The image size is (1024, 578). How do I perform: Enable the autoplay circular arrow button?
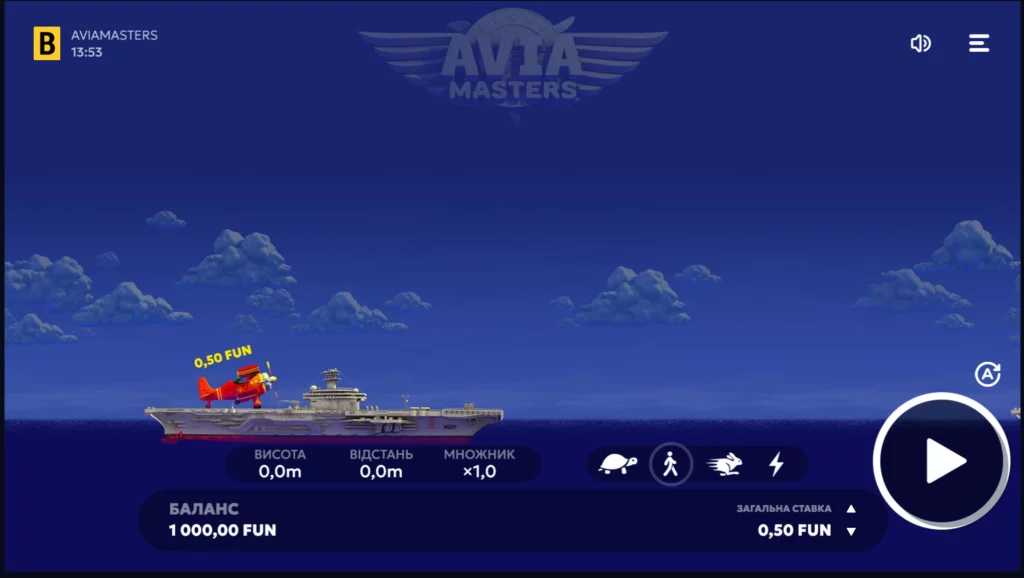(x=987, y=374)
